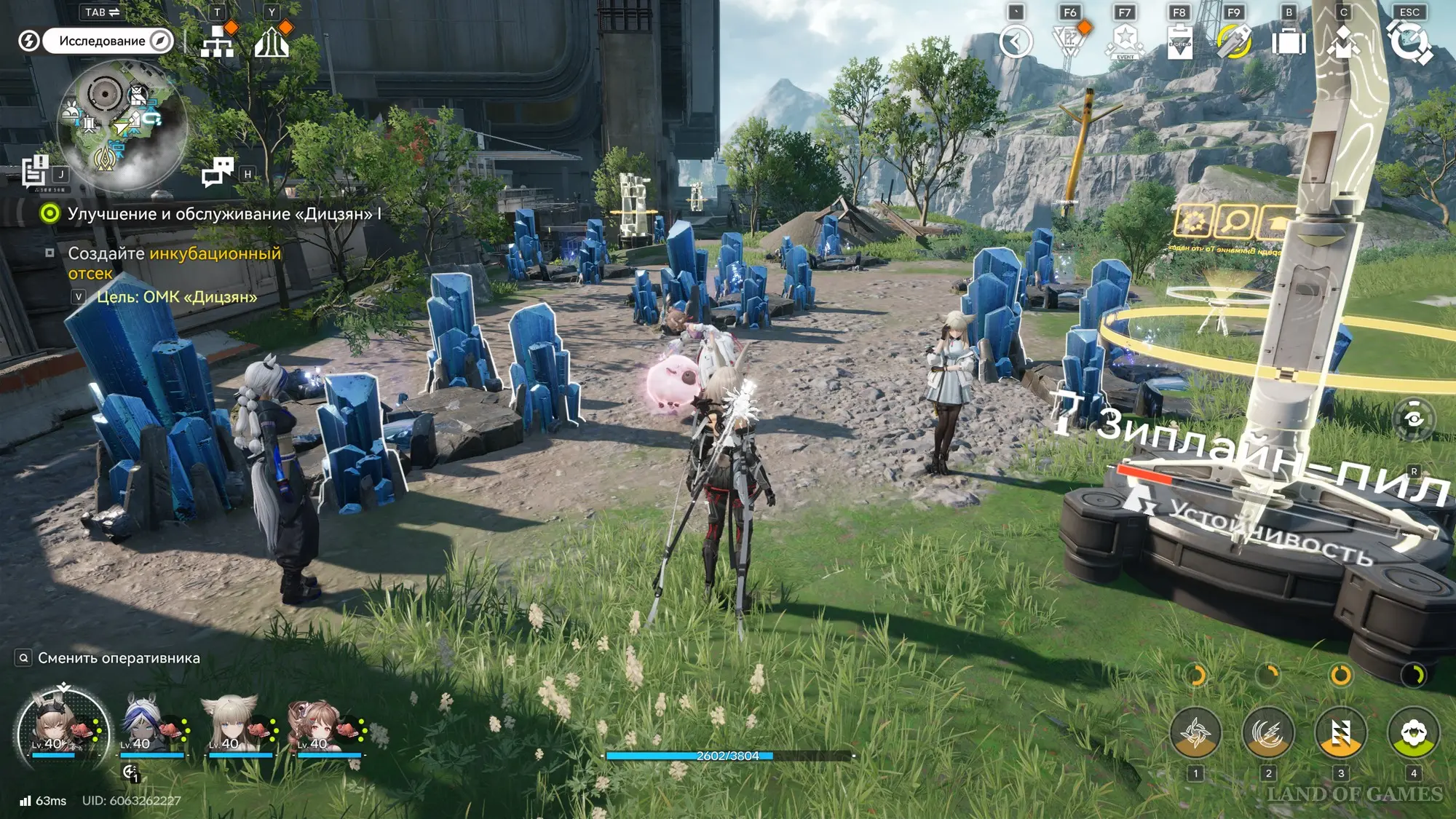1456x819 pixels.
Task: Open the yellow-ringed tool icon
Action: pos(1234,41)
